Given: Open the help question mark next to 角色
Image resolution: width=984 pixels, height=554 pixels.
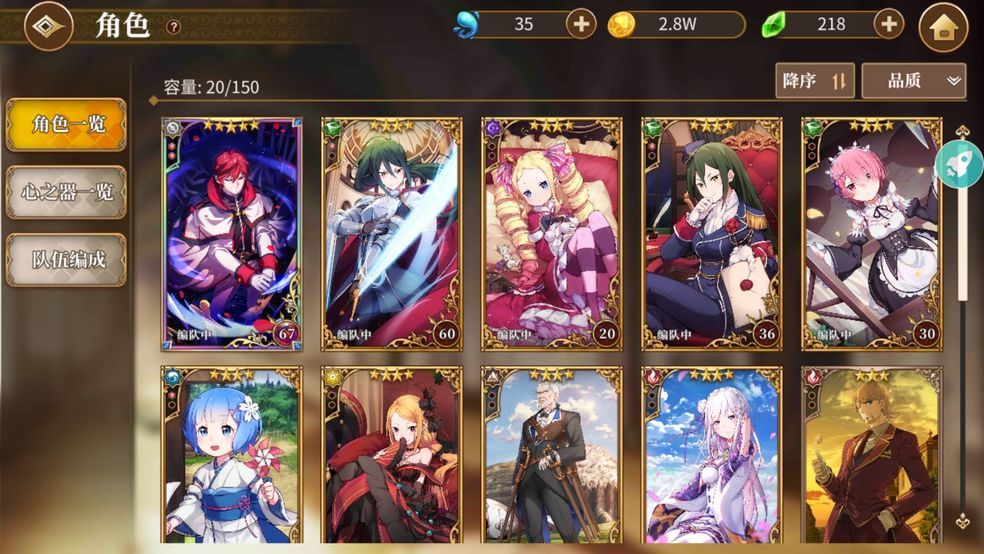Looking at the screenshot, I should point(174,27).
